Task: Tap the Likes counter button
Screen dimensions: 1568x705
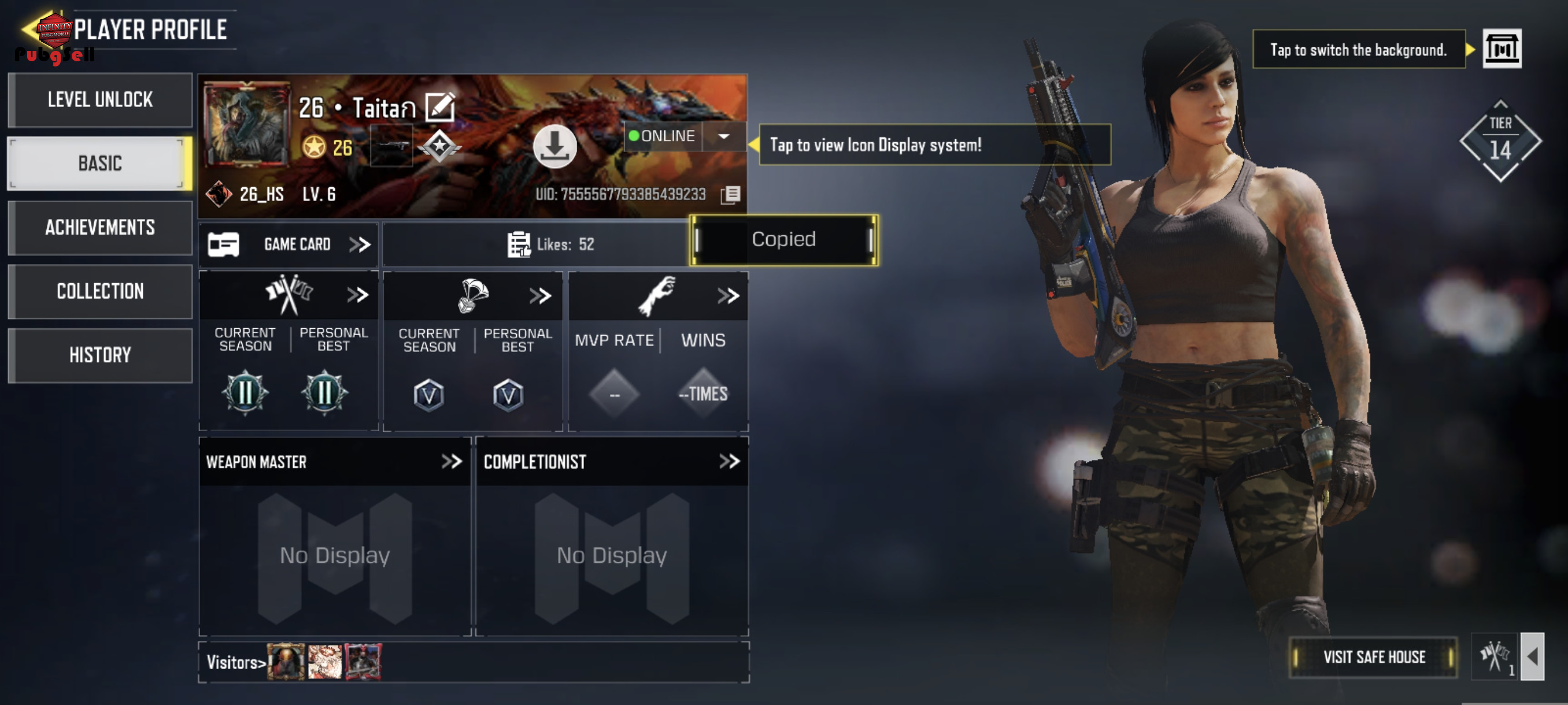Action: click(551, 244)
